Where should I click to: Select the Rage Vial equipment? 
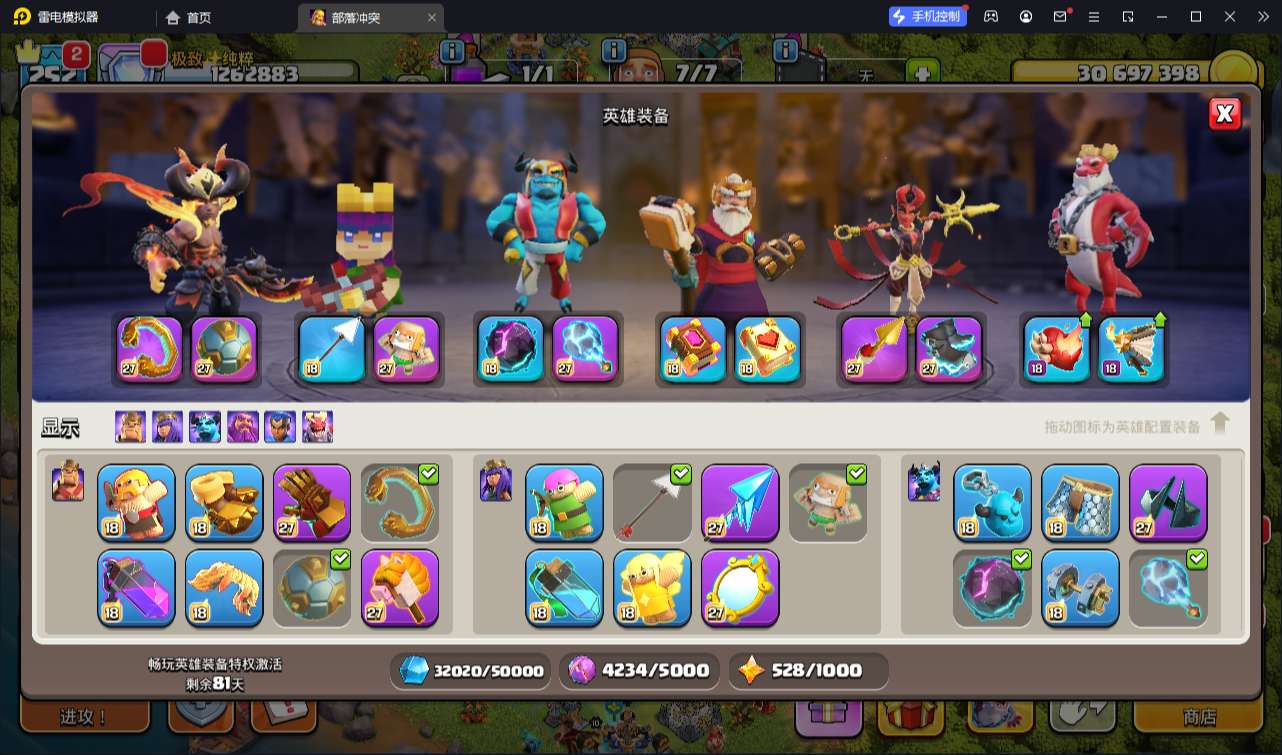136,586
